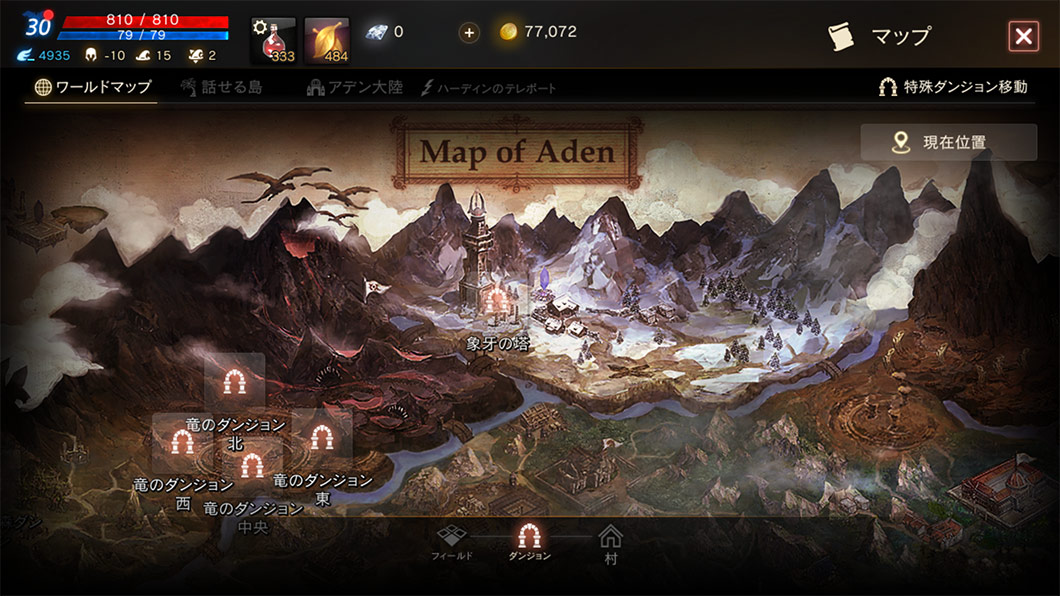This screenshot has height=596, width=1060.
Task: Open the アデン大陸 tab
Action: pos(355,87)
